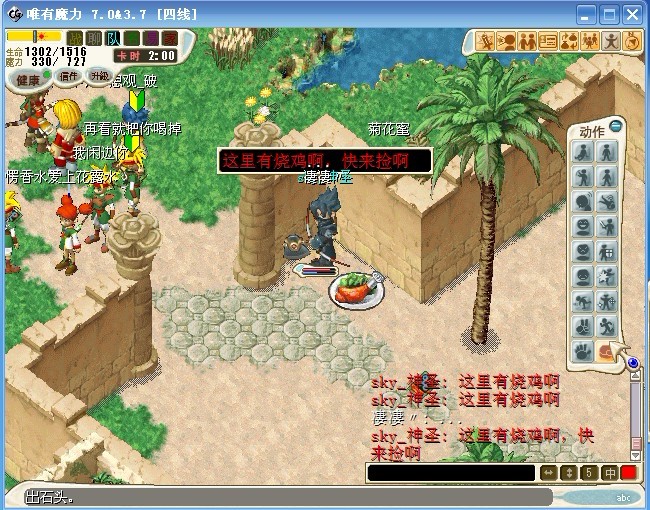Toggle the 中 input mode button
The height and width of the screenshot is (510, 650).
610,472
